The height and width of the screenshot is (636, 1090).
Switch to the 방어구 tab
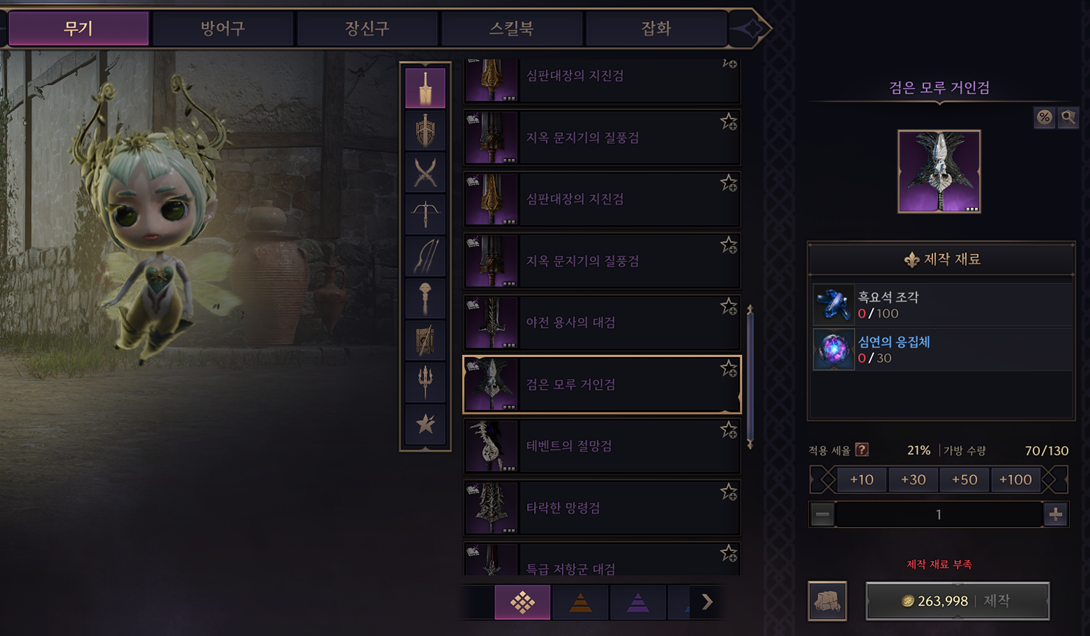coord(222,28)
